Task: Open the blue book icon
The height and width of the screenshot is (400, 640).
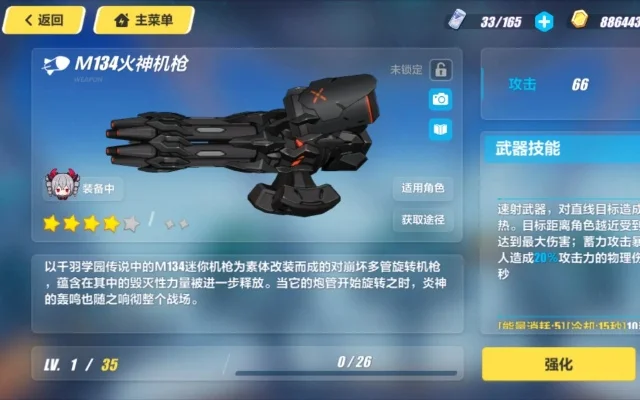Action: click(440, 129)
